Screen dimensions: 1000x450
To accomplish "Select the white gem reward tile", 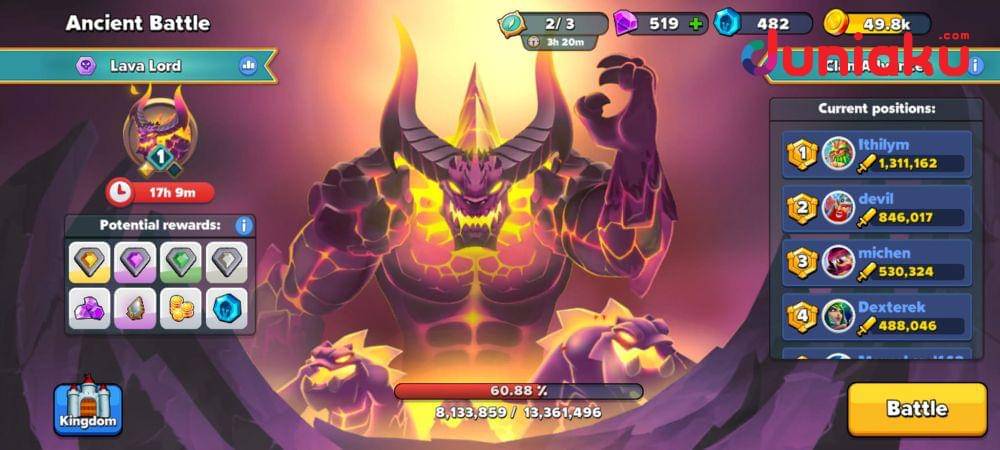I will pos(228,263).
